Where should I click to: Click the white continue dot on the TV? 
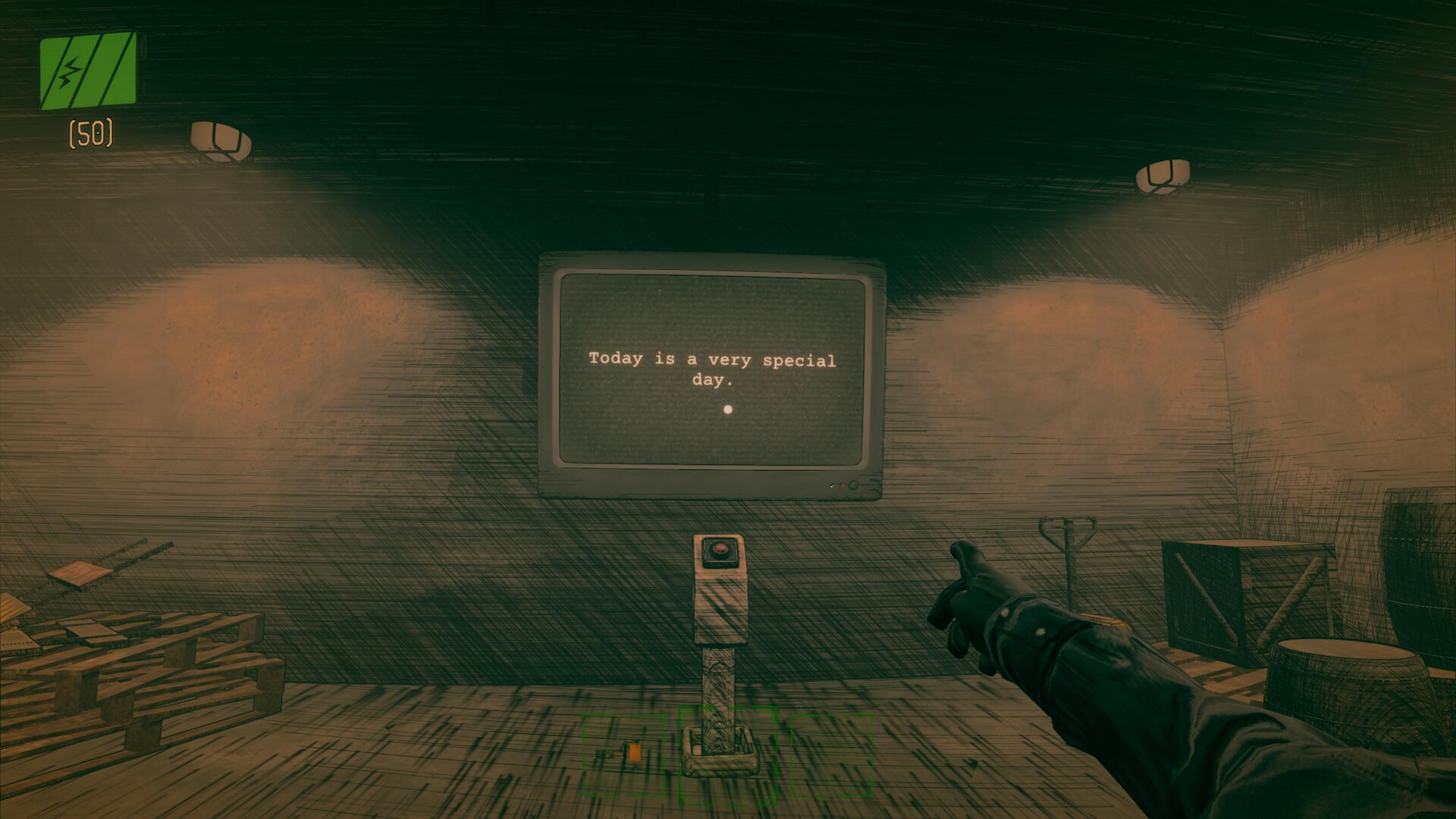coord(729,409)
